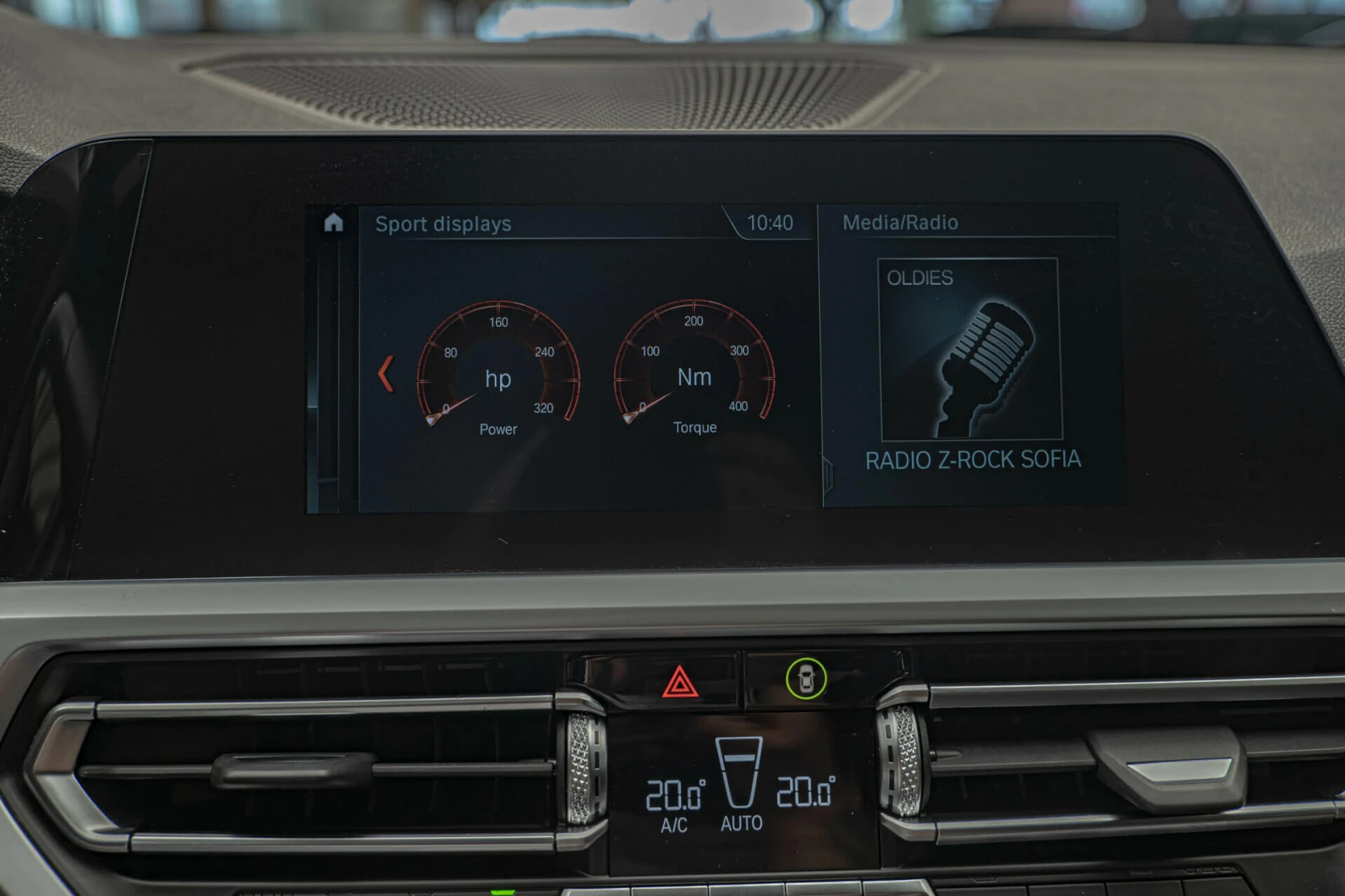Open the Sport displays title

tap(443, 224)
